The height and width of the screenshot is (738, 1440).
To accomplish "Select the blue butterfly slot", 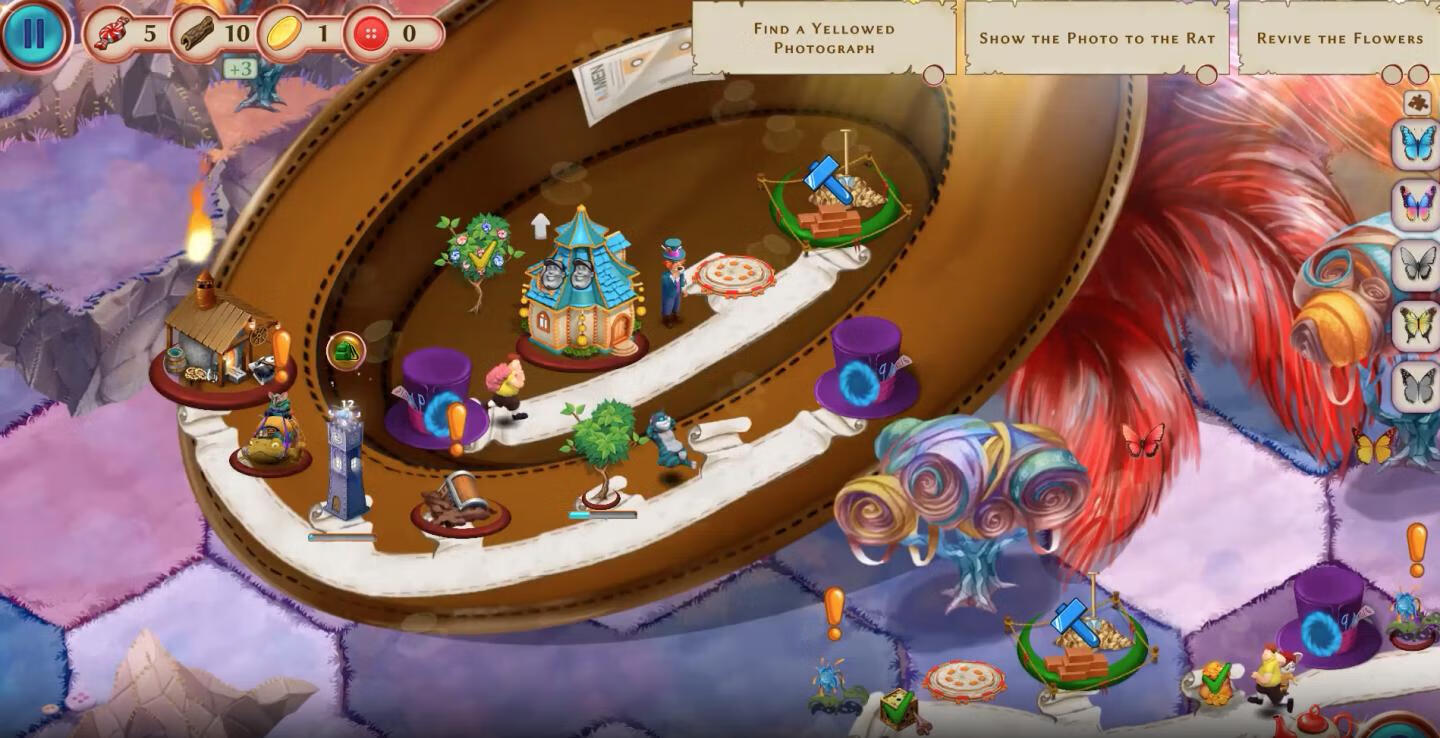I will tap(1416, 144).
